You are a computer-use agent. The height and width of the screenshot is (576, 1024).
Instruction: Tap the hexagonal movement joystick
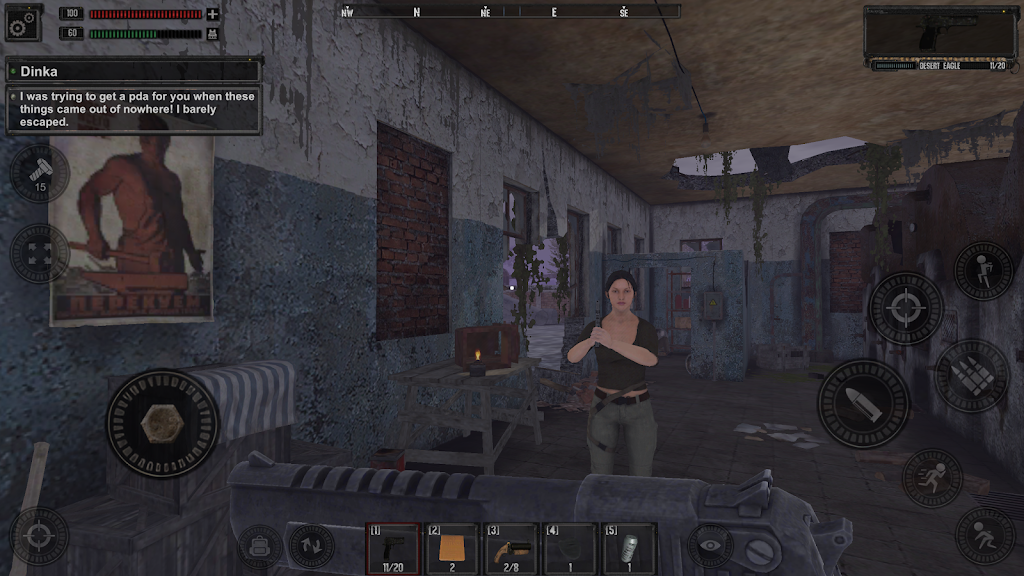162,424
